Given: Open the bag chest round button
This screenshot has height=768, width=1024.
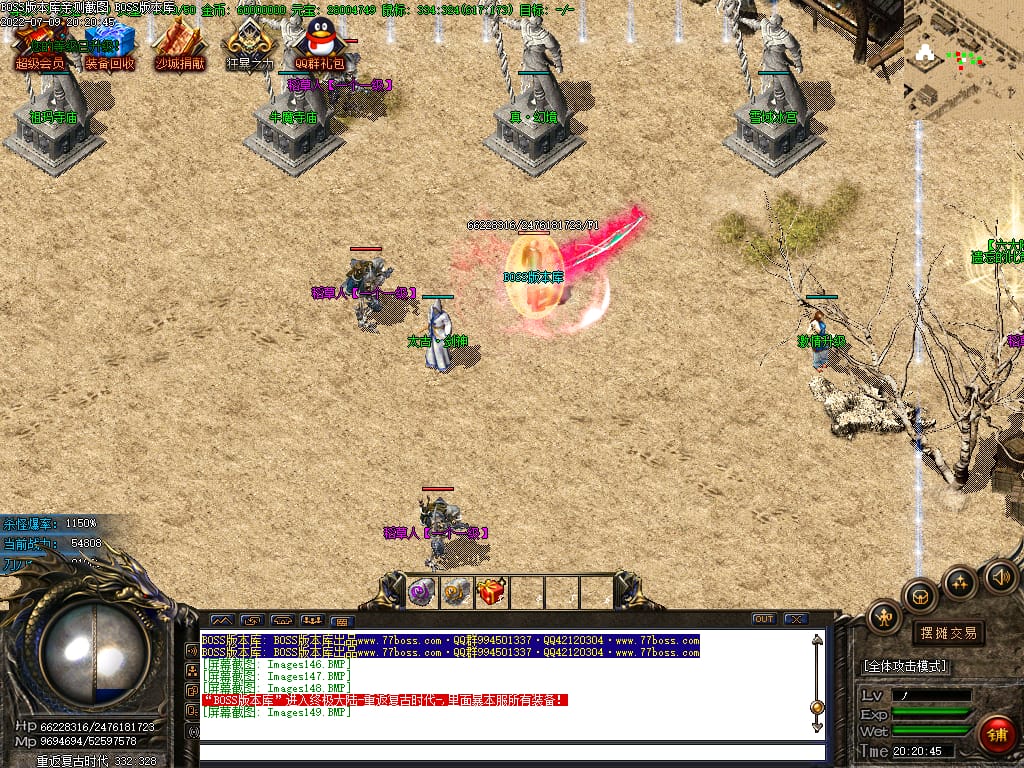Looking at the screenshot, I should point(920,596).
